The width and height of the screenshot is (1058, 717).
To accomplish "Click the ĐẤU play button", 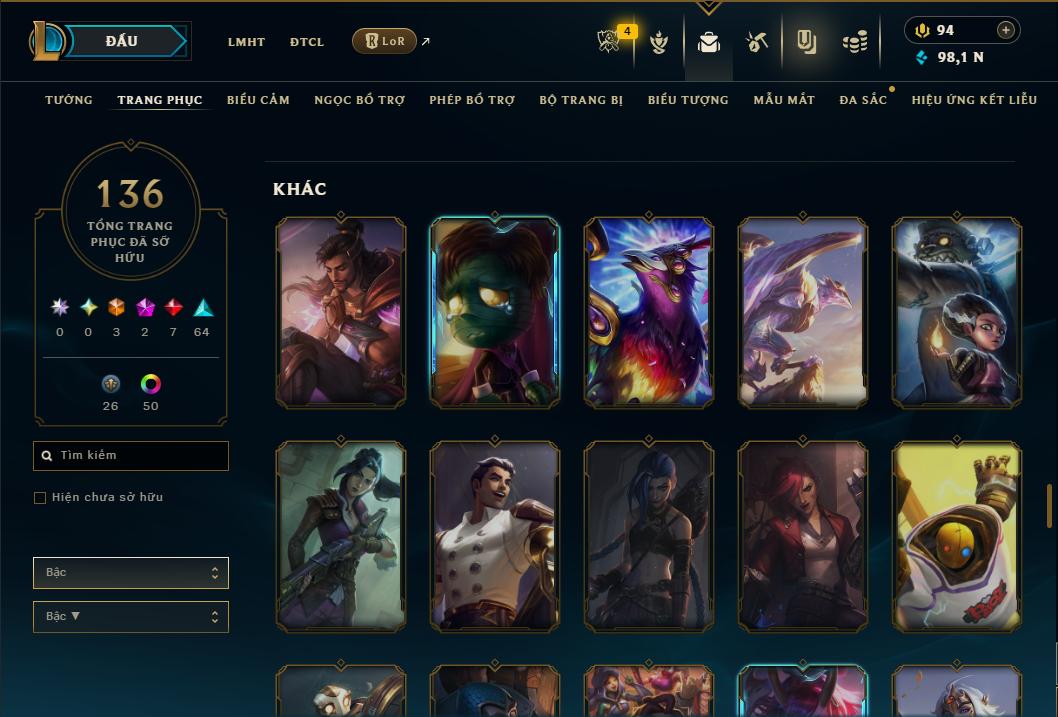I will 122,41.
